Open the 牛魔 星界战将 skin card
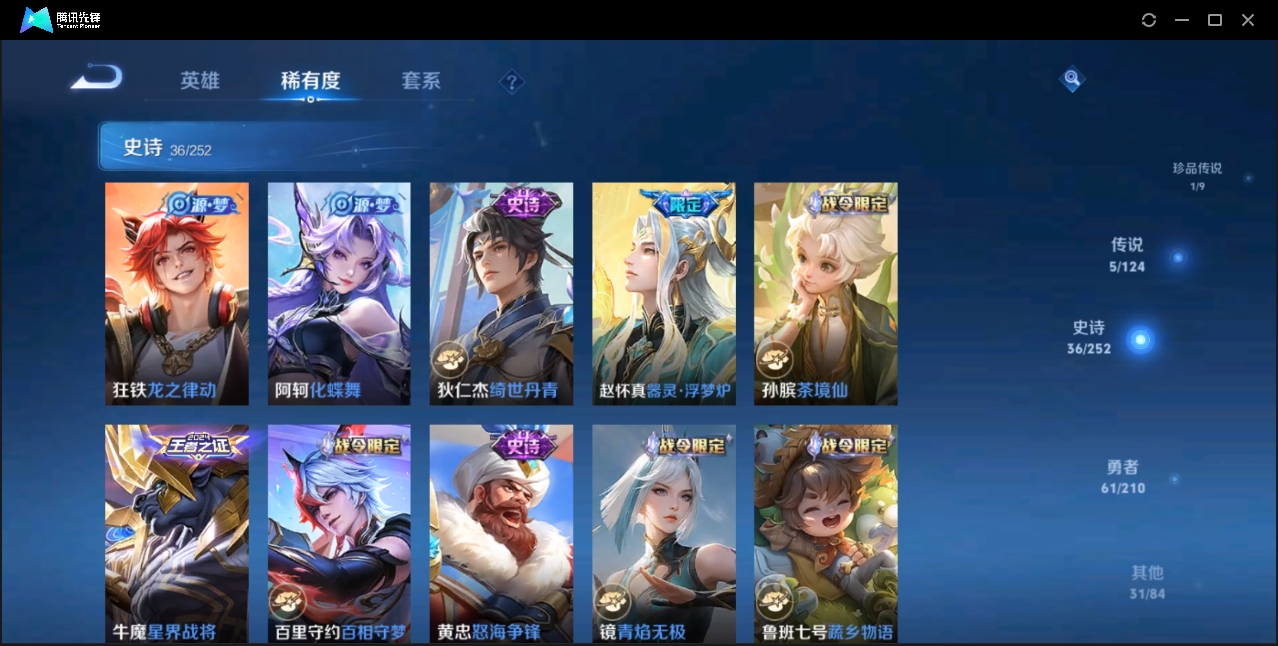This screenshot has width=1278, height=646. coord(177,533)
